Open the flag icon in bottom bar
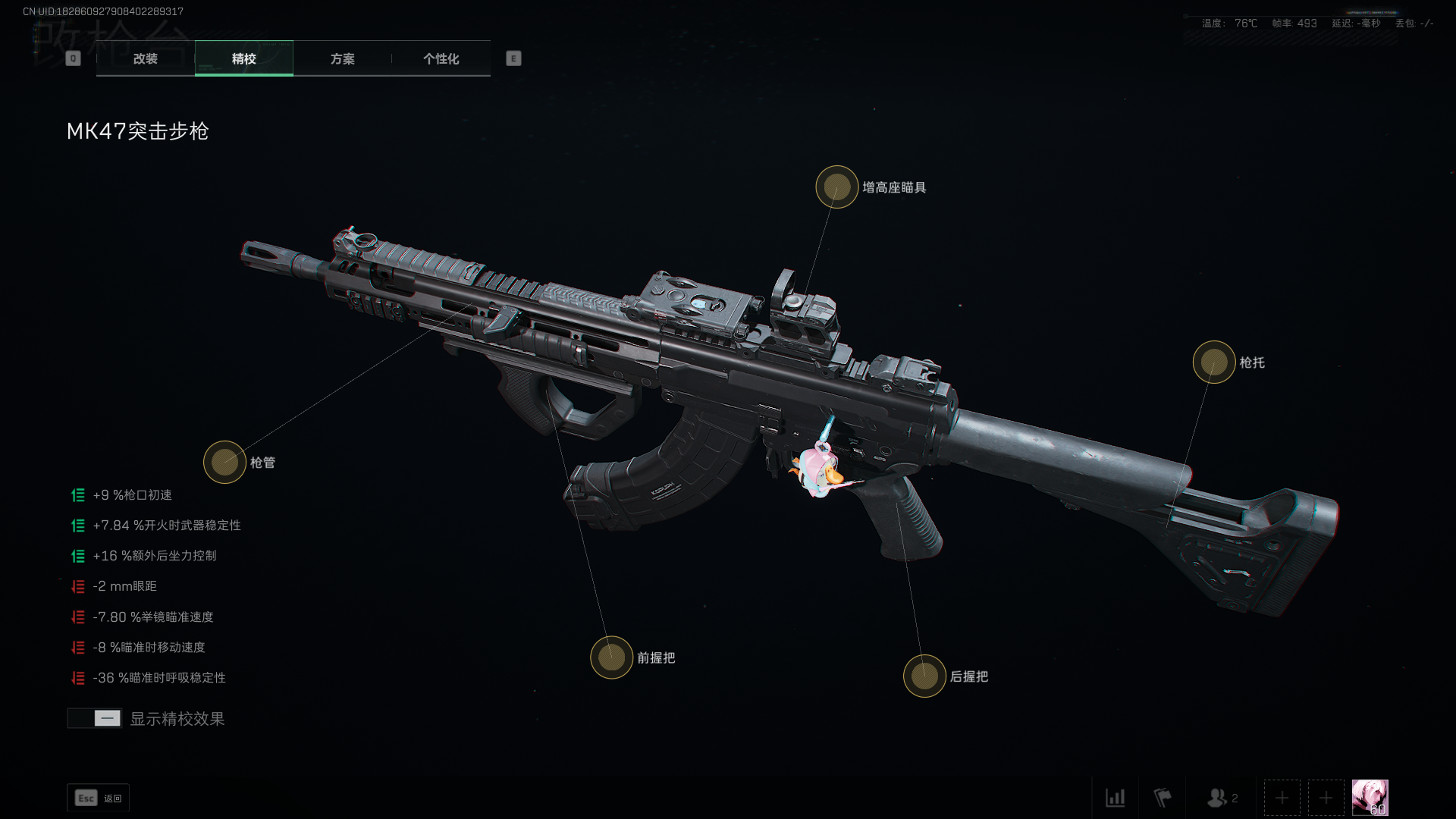 [1162, 798]
